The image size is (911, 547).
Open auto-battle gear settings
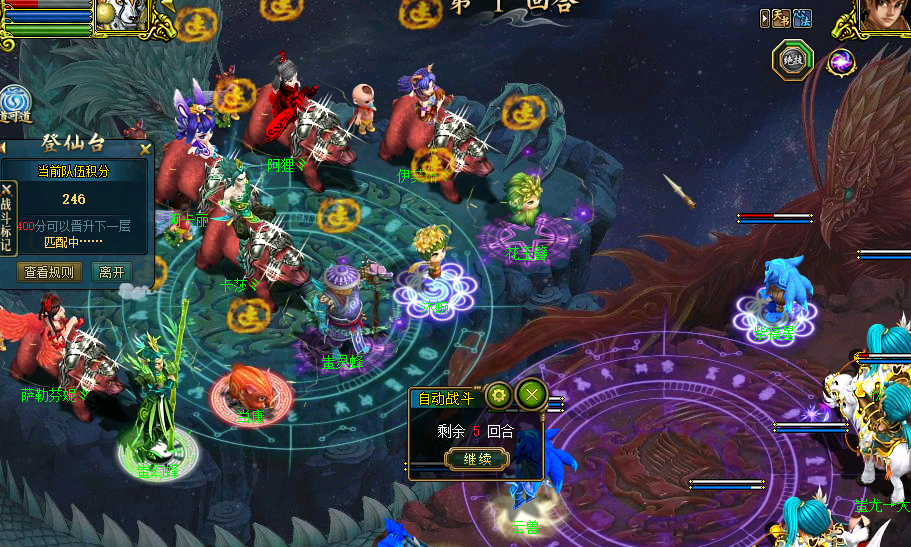click(x=499, y=396)
